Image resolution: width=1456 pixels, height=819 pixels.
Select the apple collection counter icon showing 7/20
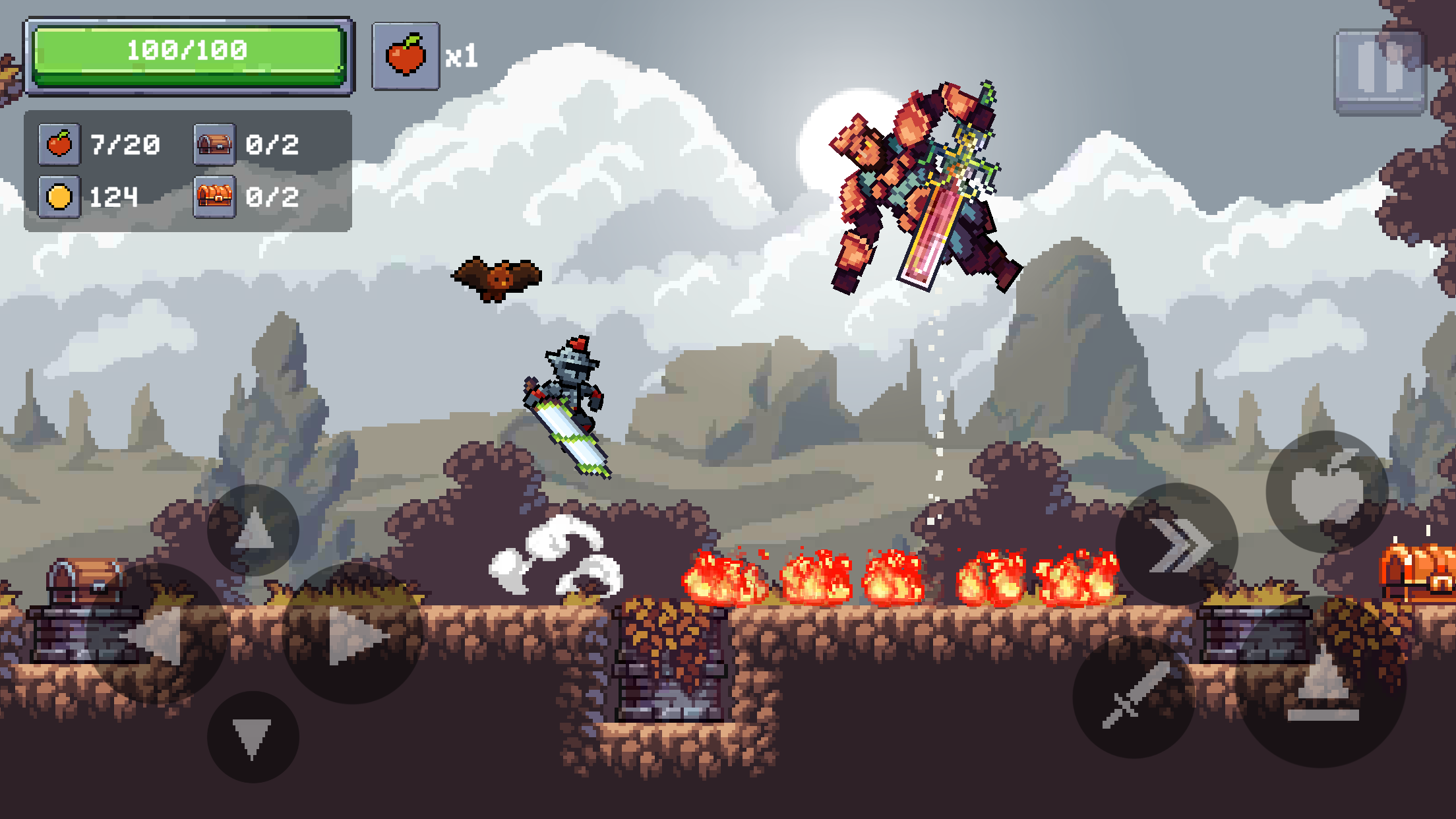tap(59, 144)
